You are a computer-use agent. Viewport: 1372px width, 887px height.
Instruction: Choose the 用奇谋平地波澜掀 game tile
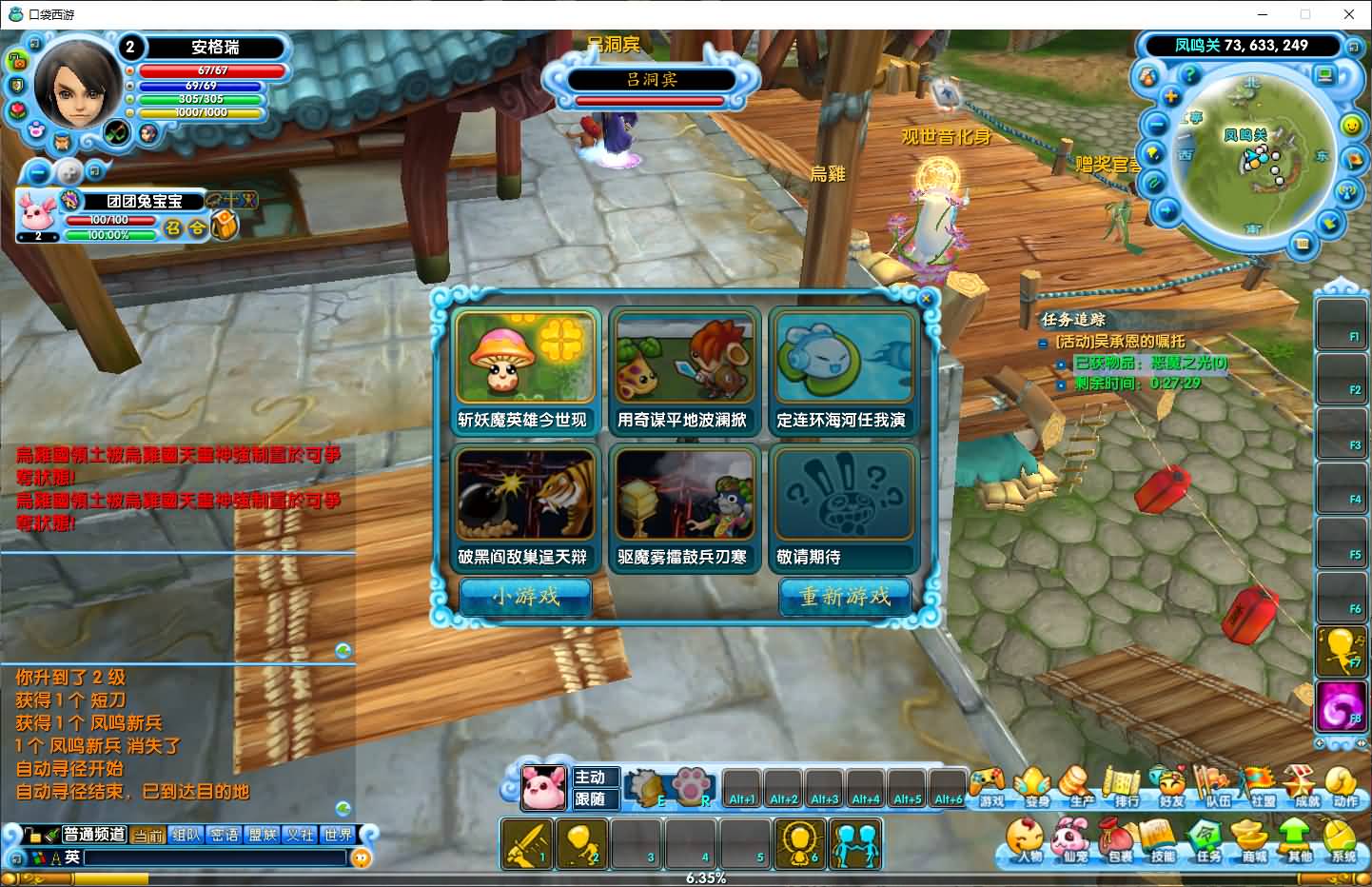(684, 370)
